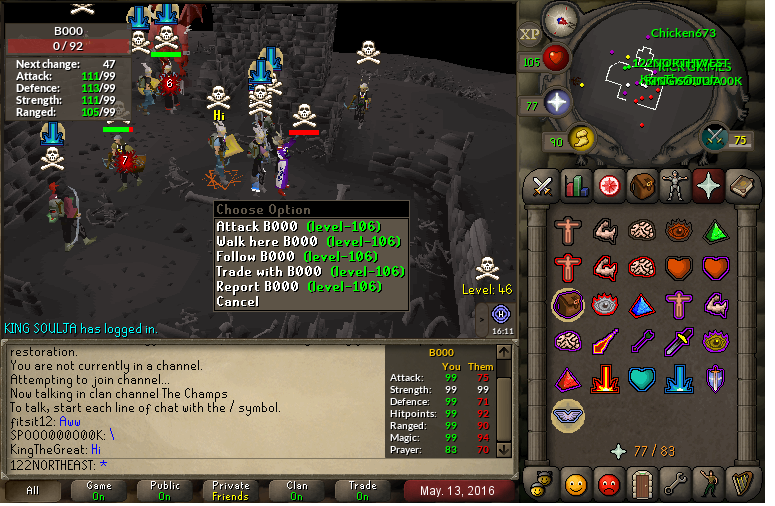Click the compass above the minimap
Screen dimensions: 775x506
click(563, 19)
